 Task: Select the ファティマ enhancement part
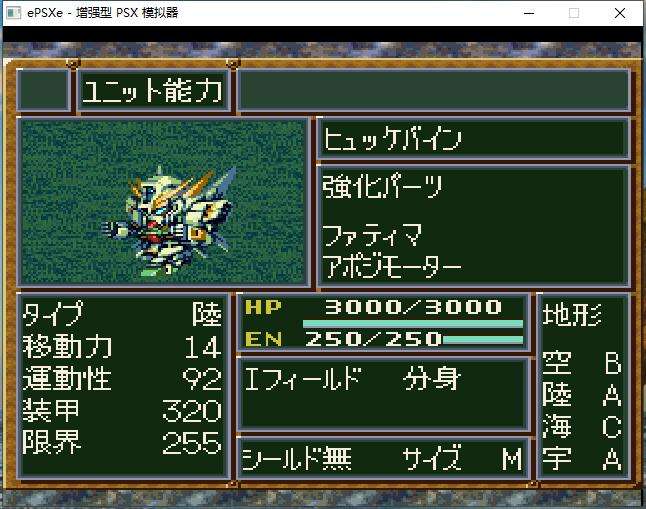pyautogui.click(x=372, y=237)
